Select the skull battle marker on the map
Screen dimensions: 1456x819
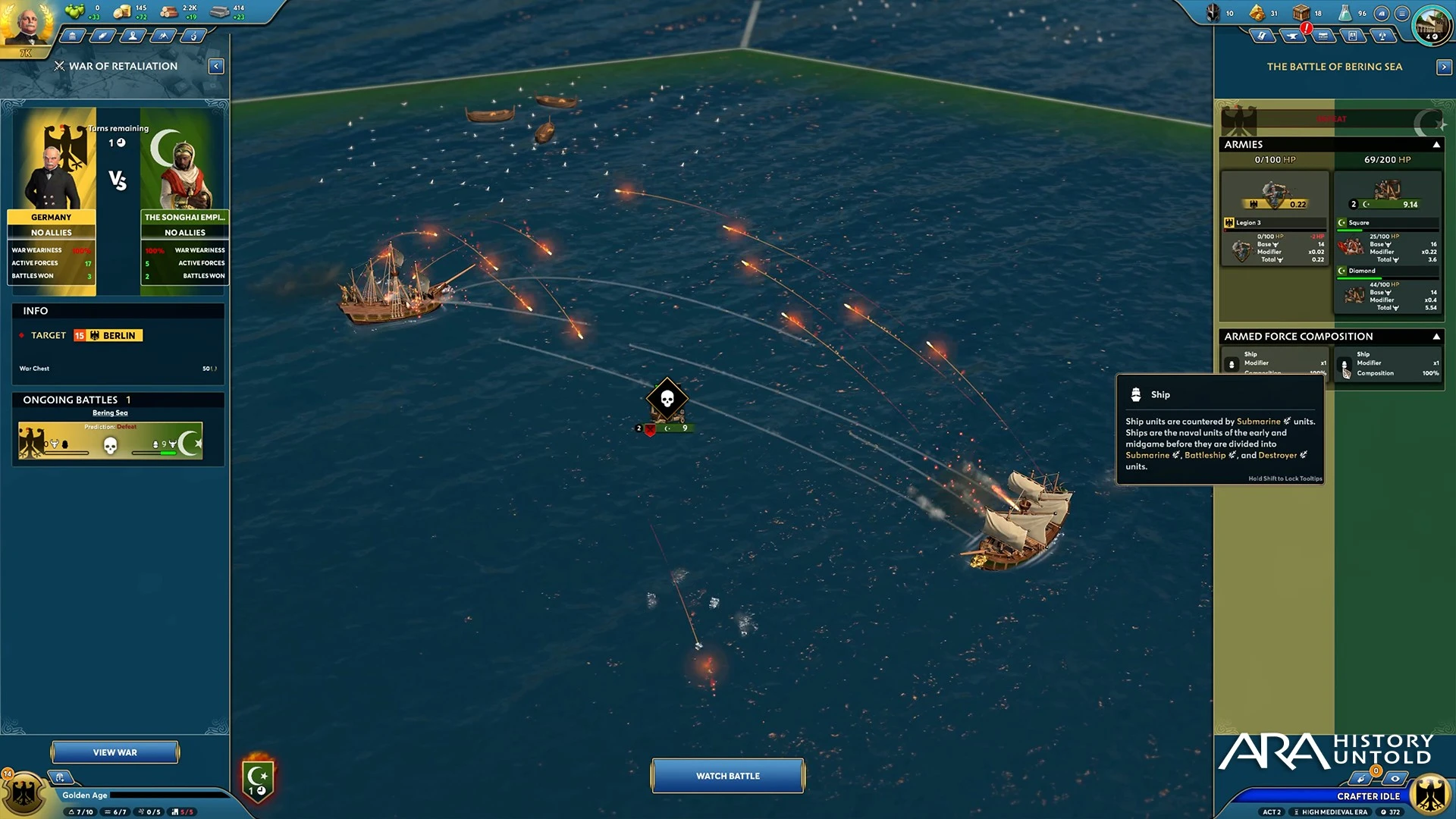tap(667, 399)
